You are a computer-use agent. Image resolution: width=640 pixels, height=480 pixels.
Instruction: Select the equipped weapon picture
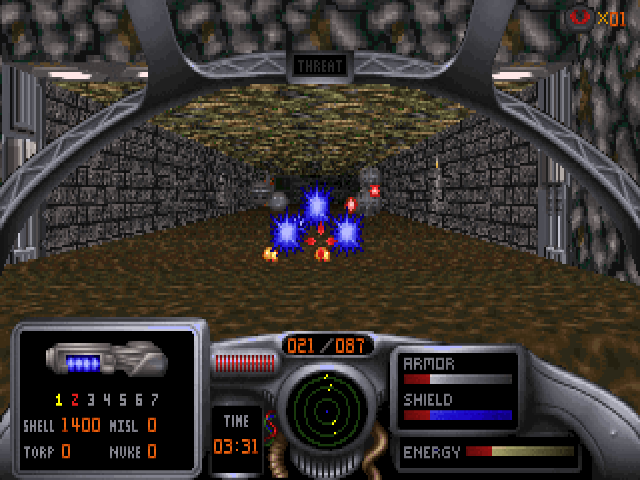104,359
